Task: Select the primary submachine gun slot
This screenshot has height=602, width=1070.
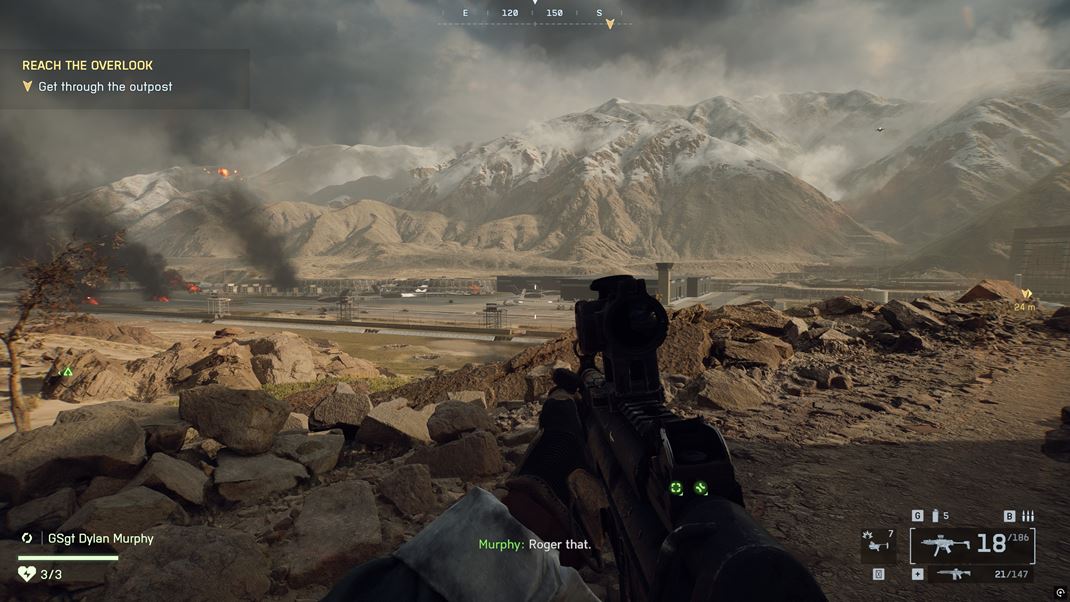Action: (945, 545)
